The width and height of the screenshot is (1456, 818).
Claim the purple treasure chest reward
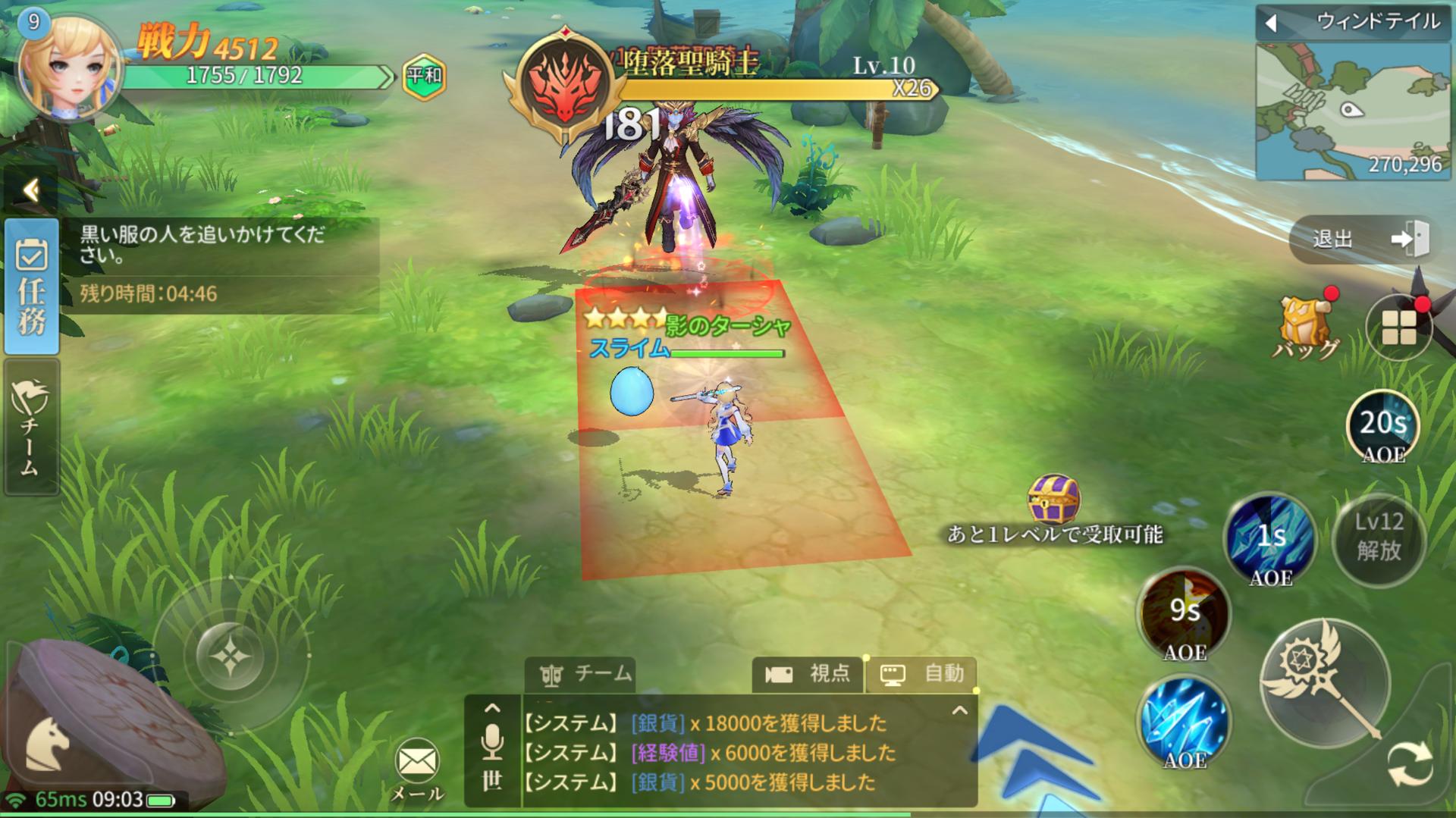[1053, 499]
